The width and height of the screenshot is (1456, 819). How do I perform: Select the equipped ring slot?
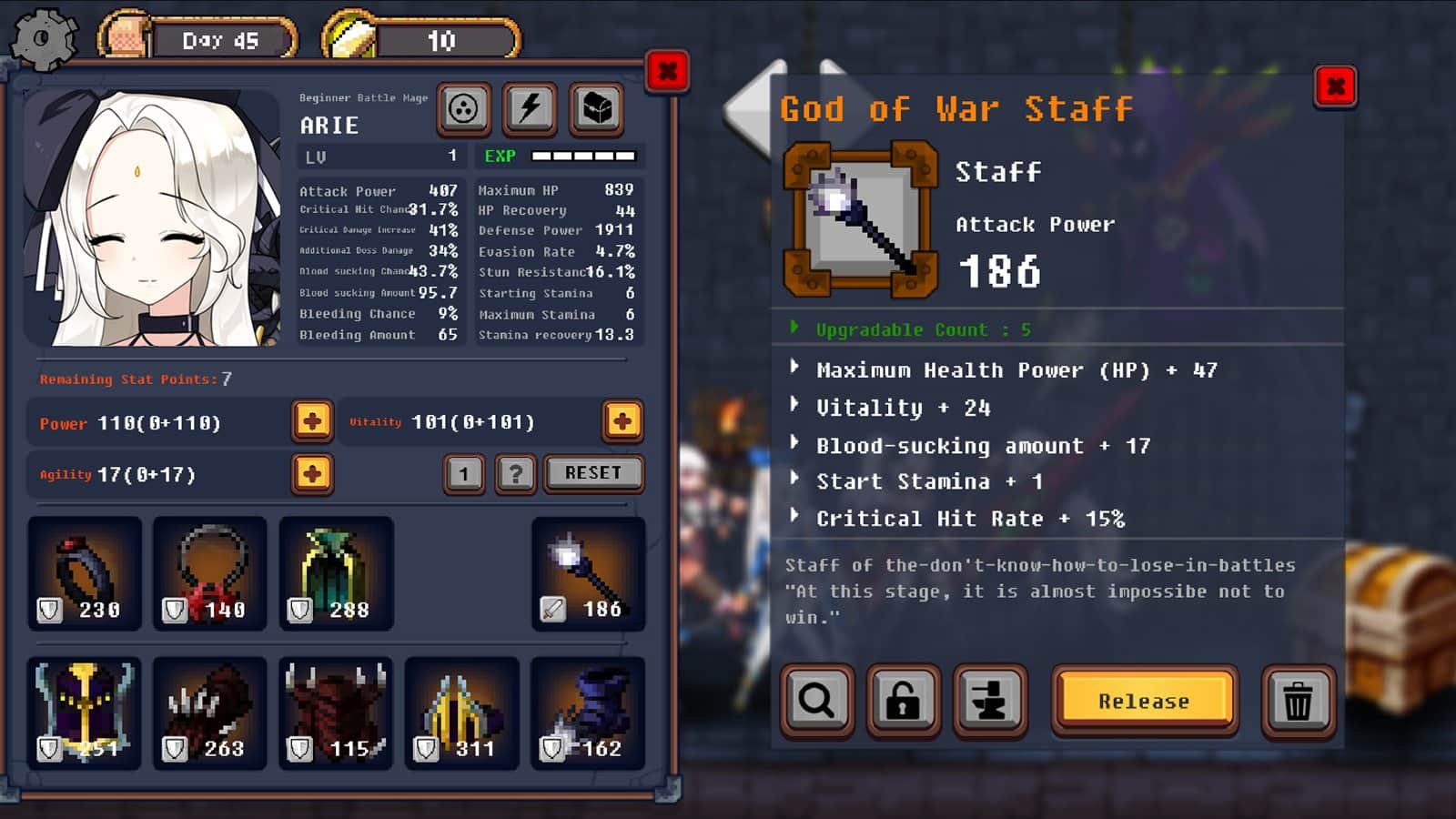(85, 573)
